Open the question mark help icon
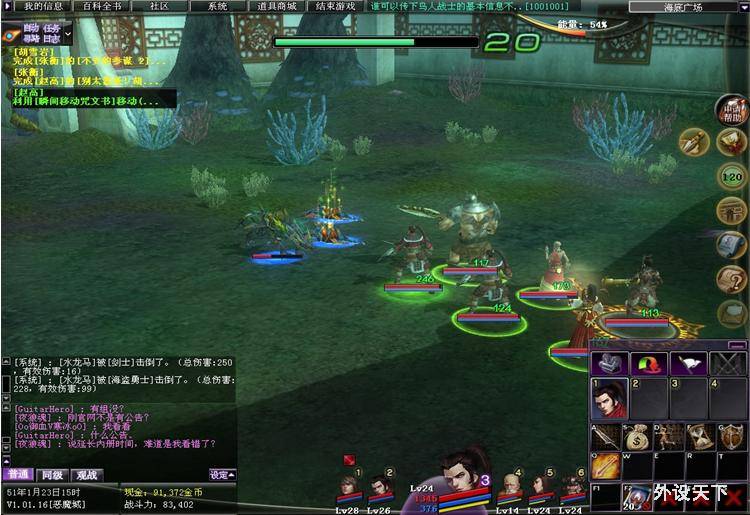 (732, 281)
